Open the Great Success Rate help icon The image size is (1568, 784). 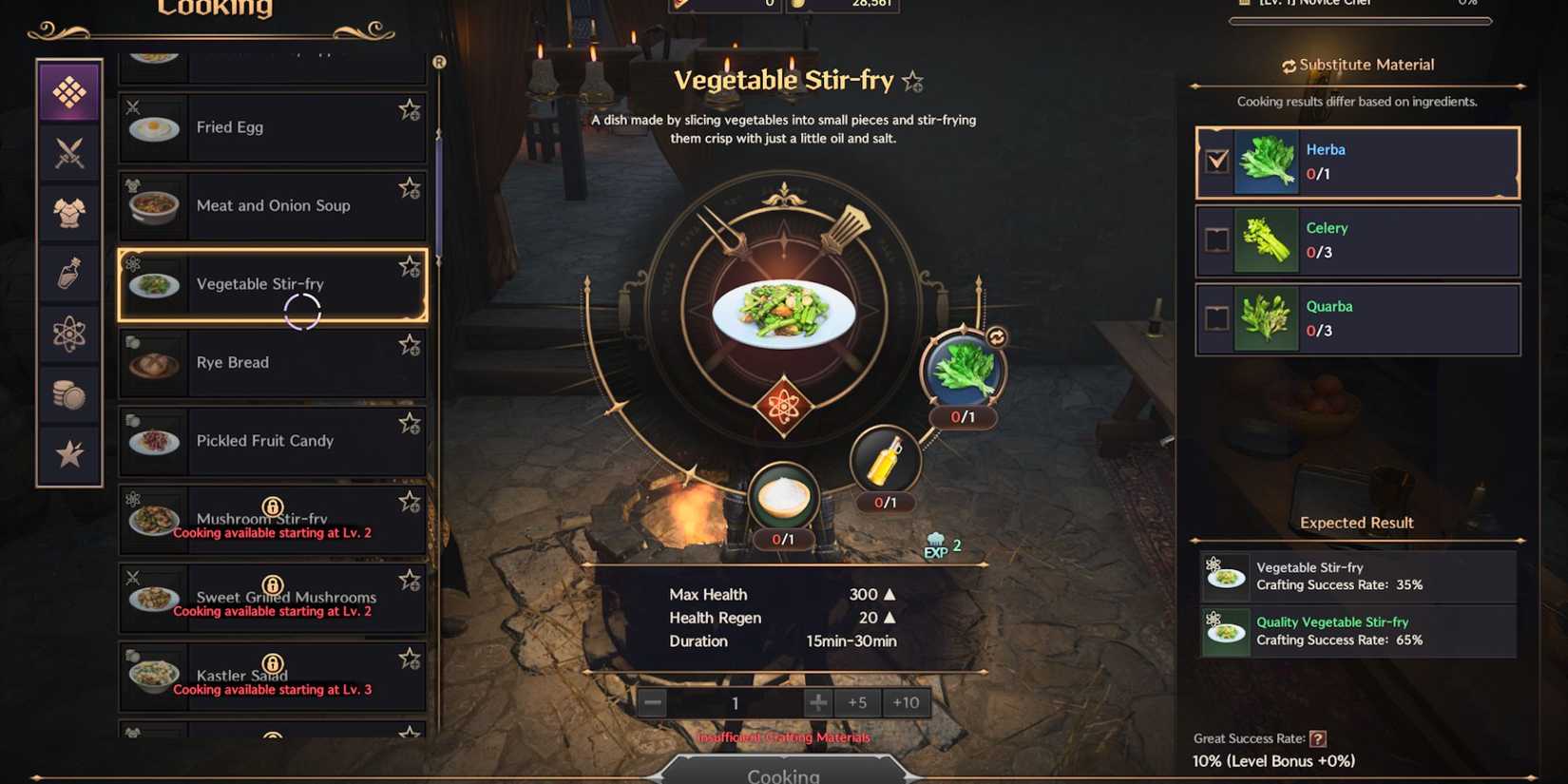click(1321, 738)
